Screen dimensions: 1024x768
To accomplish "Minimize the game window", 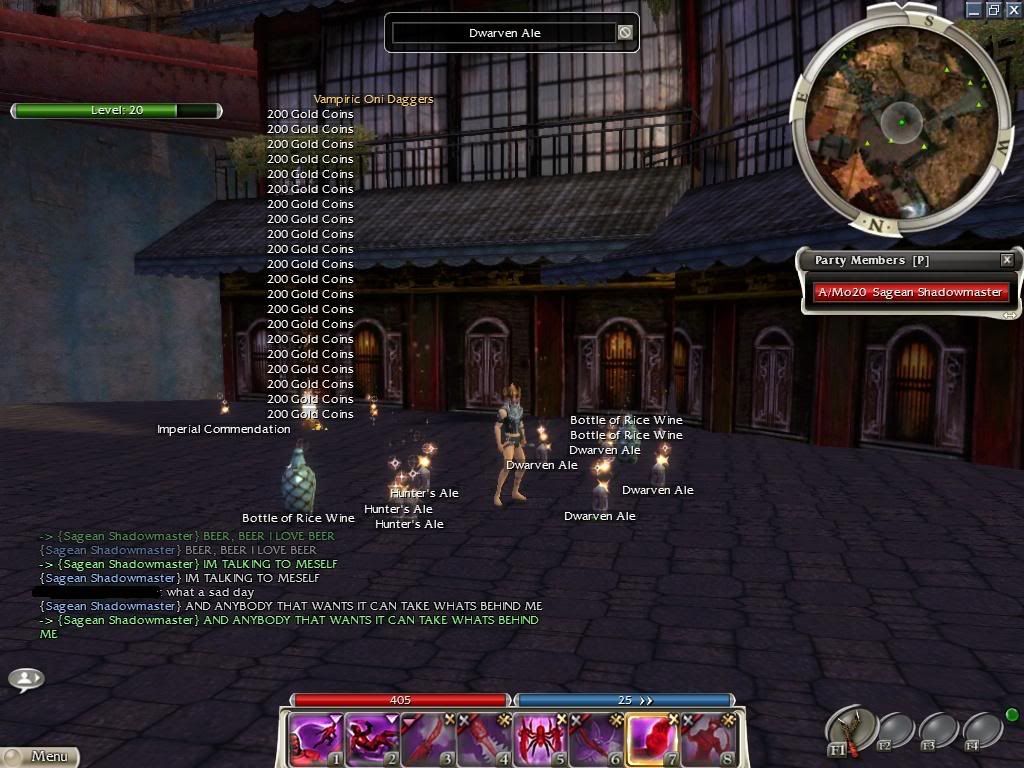I will point(974,9).
